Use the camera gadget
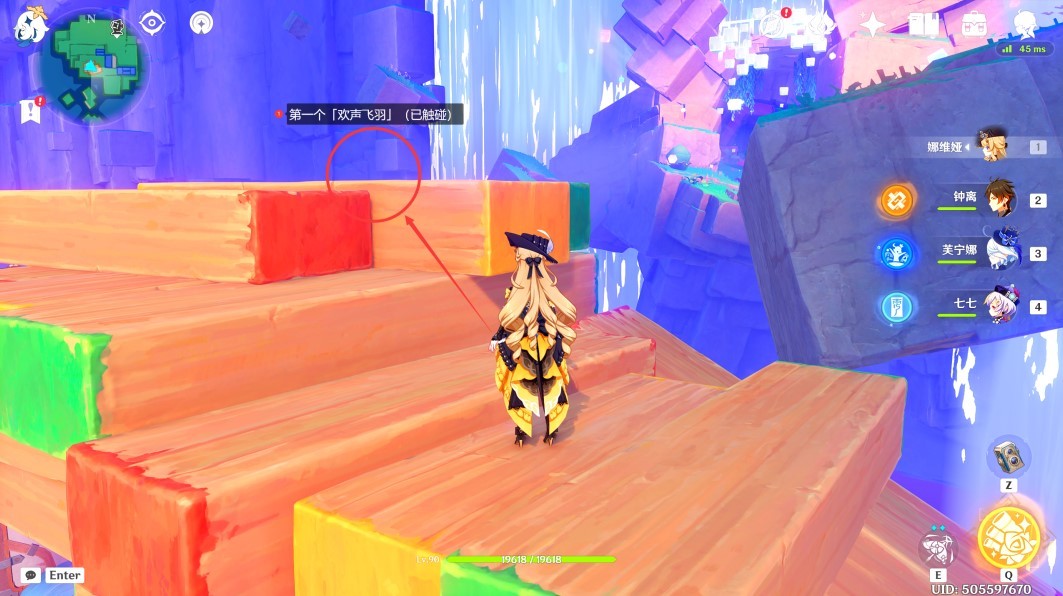The height and width of the screenshot is (596, 1063). point(1007,457)
